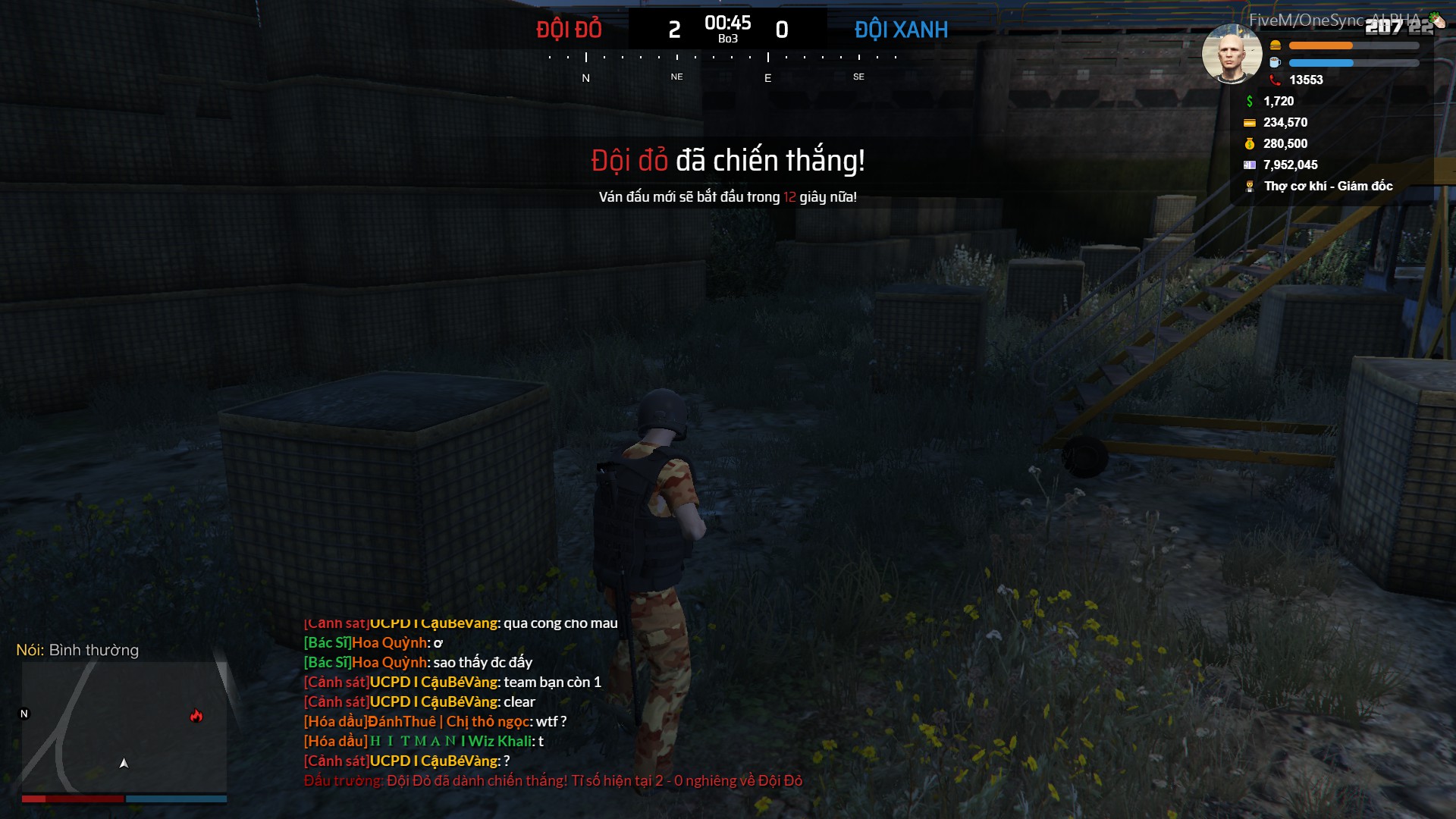
Task: Click the job icon beside 'Thợ cơ khí - Giám đốc'
Action: point(1248,186)
